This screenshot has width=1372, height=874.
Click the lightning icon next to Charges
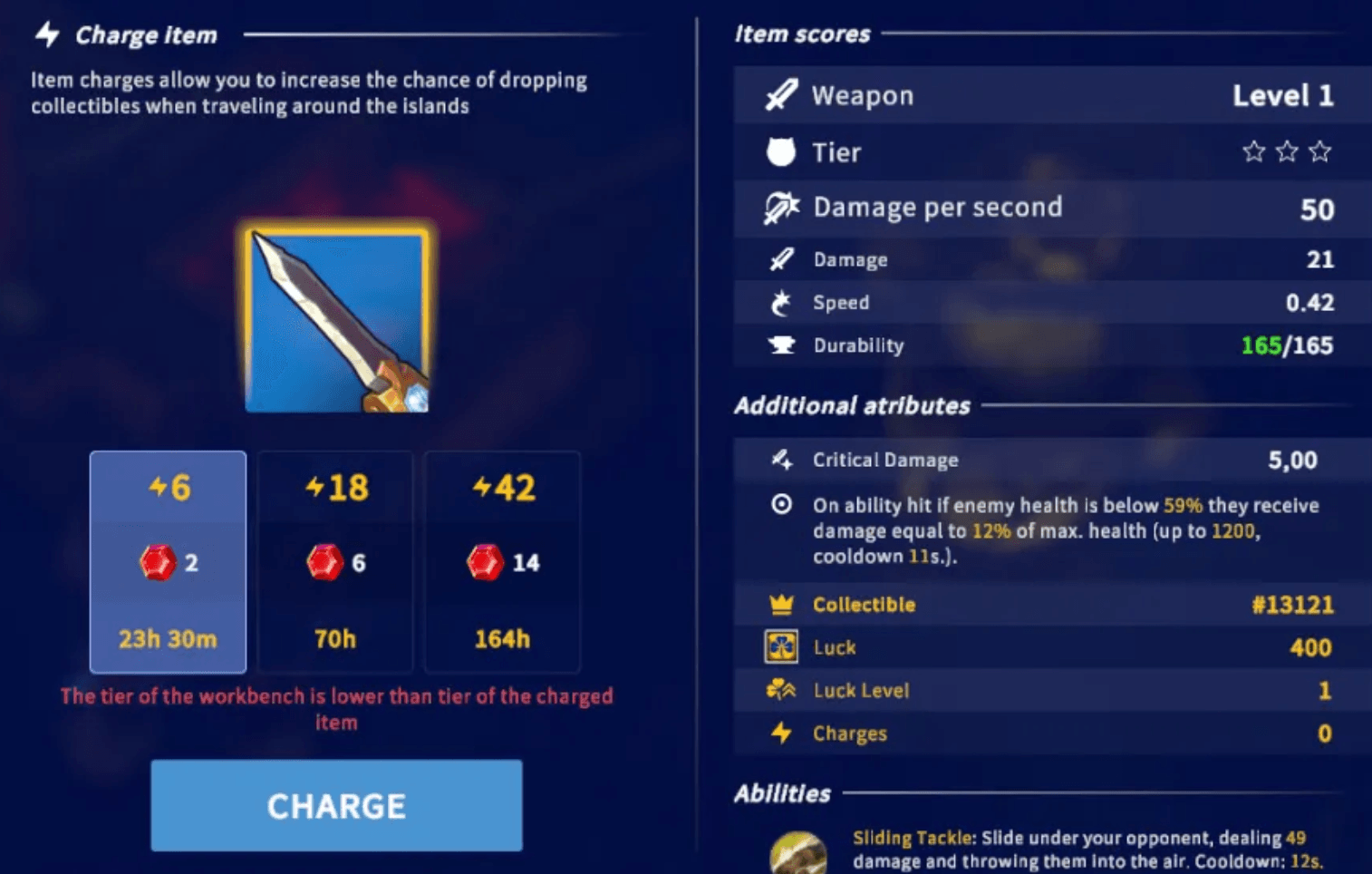pyautogui.click(x=781, y=733)
